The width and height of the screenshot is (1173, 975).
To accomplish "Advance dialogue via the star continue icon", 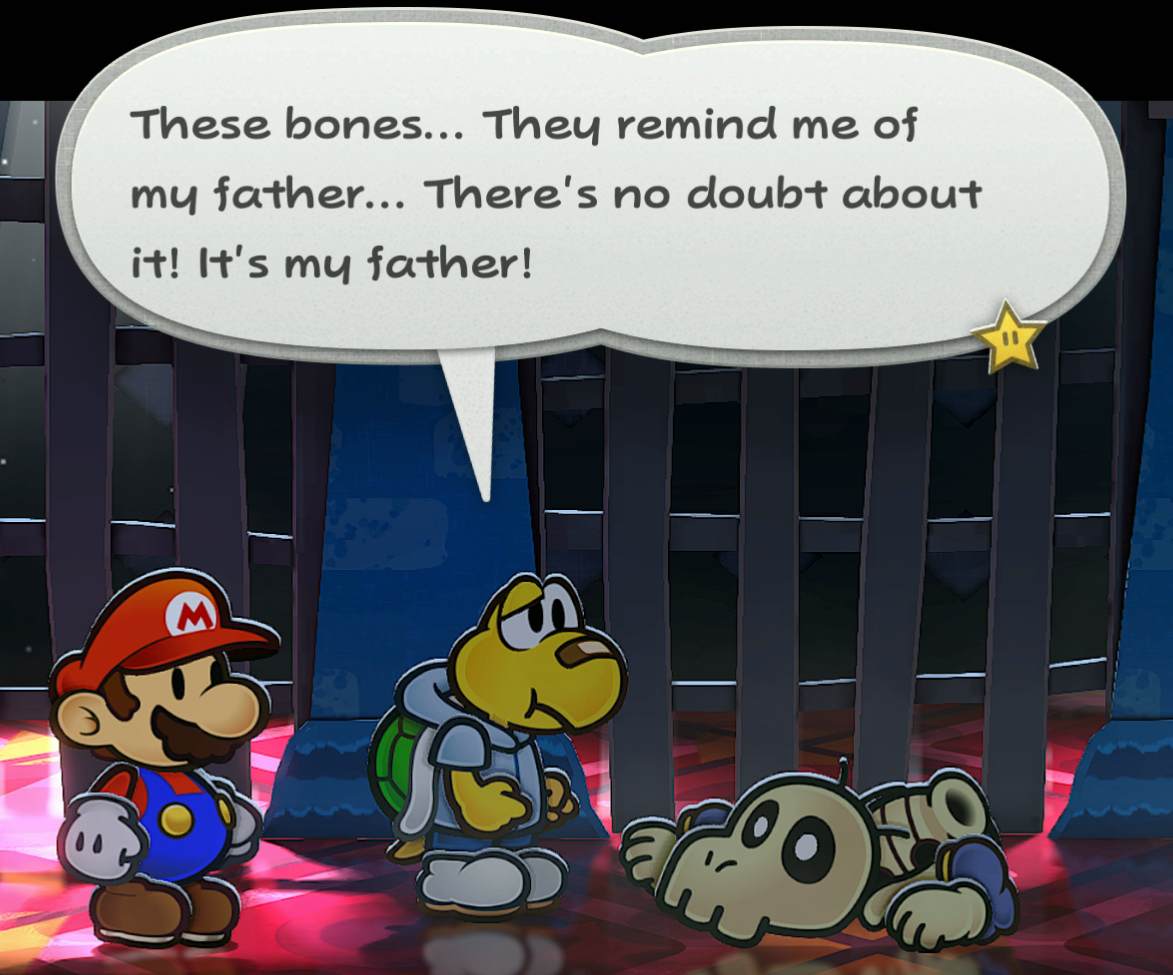I will click(1008, 336).
